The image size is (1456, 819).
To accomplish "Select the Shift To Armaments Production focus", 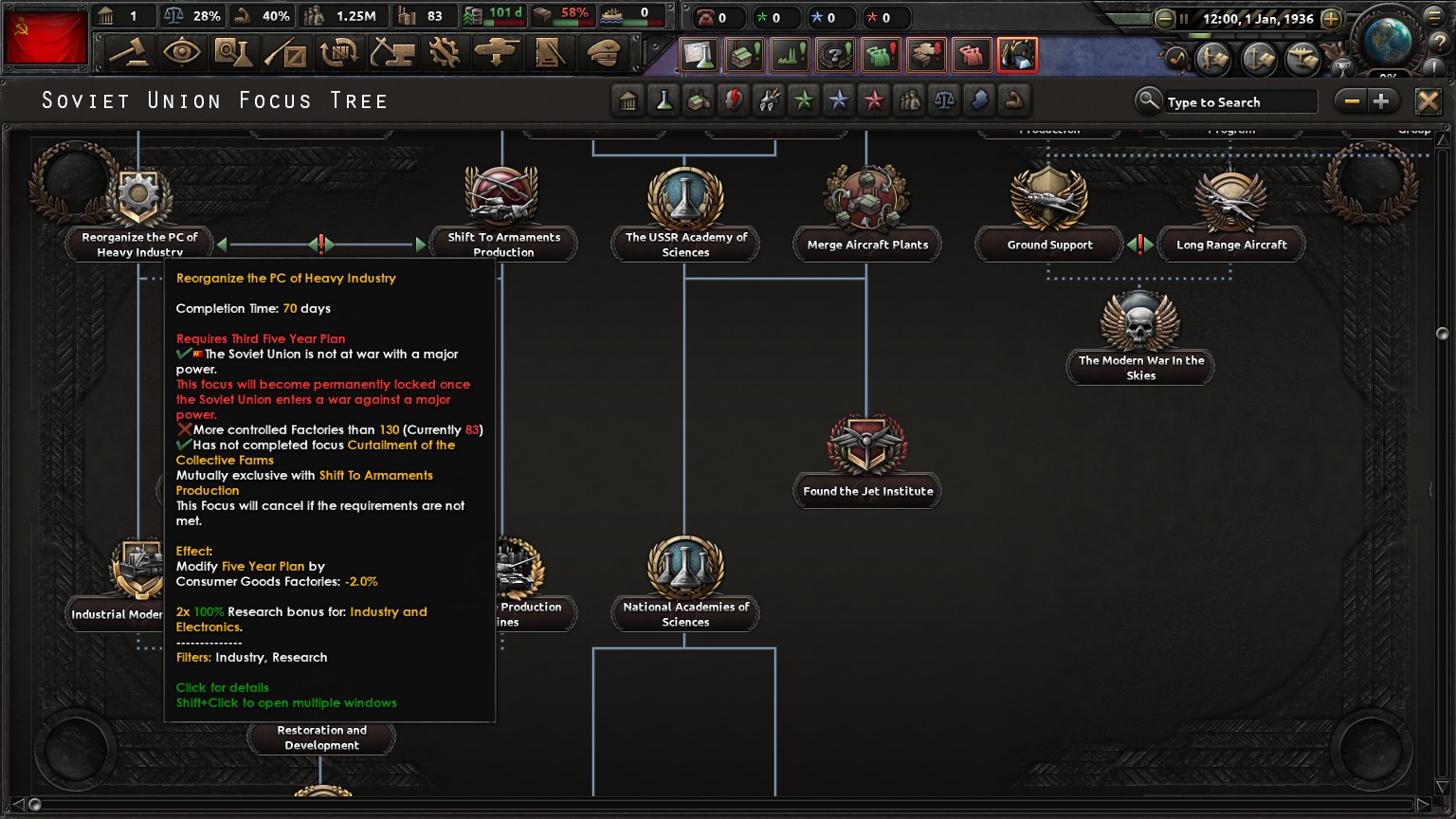I will click(x=501, y=201).
